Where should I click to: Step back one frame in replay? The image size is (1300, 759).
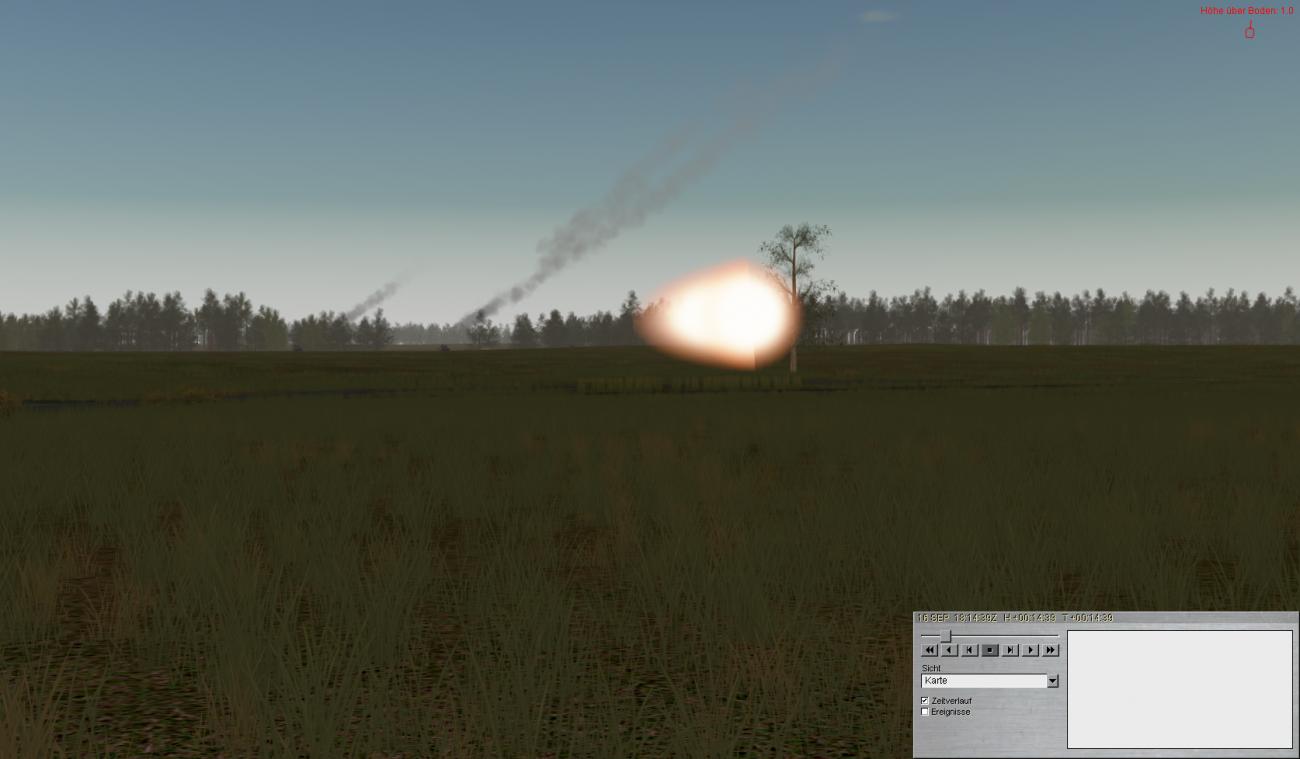tap(970, 650)
